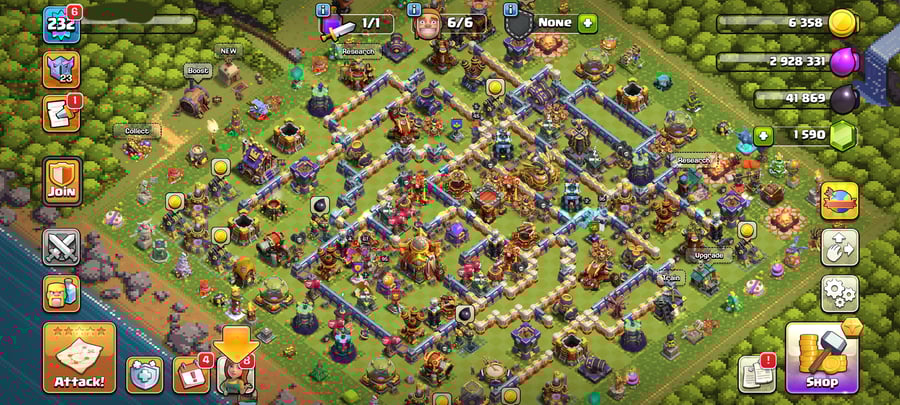Show info for the 1/1 laboratory slot
900x405 pixels.
tap(323, 10)
